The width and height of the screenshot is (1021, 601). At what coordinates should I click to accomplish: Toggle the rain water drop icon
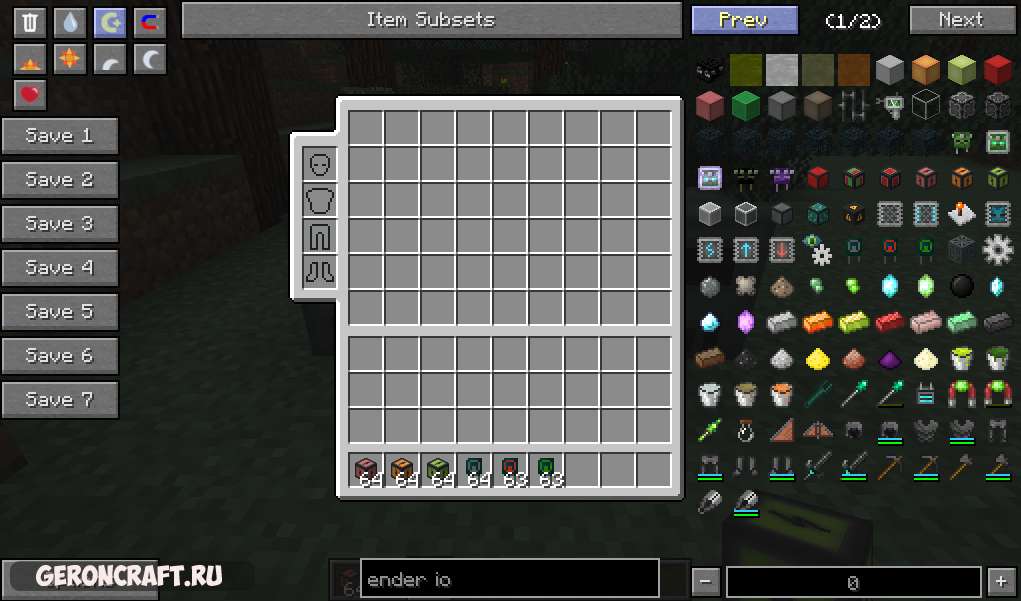coord(70,22)
